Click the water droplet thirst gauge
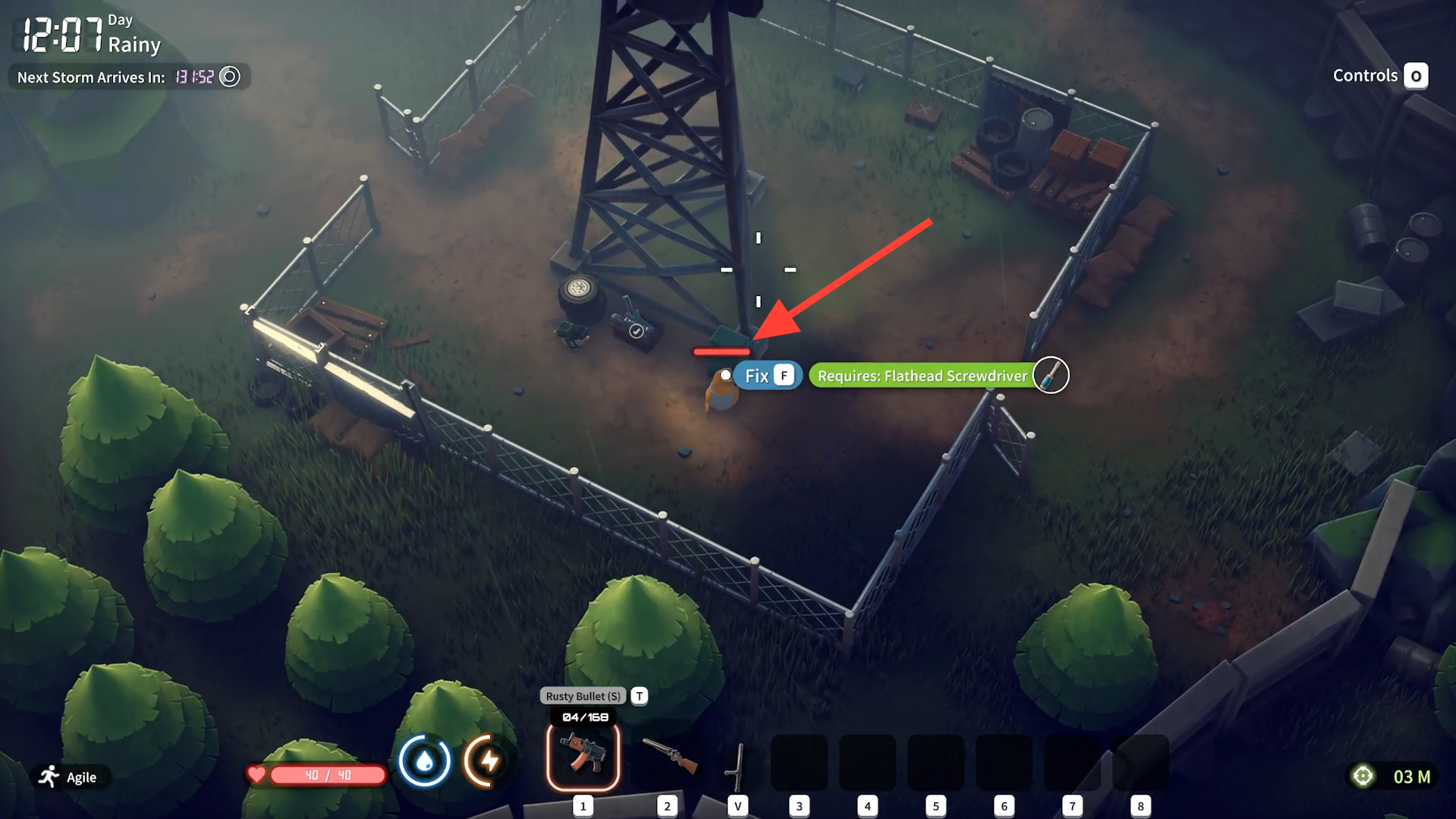 click(424, 761)
